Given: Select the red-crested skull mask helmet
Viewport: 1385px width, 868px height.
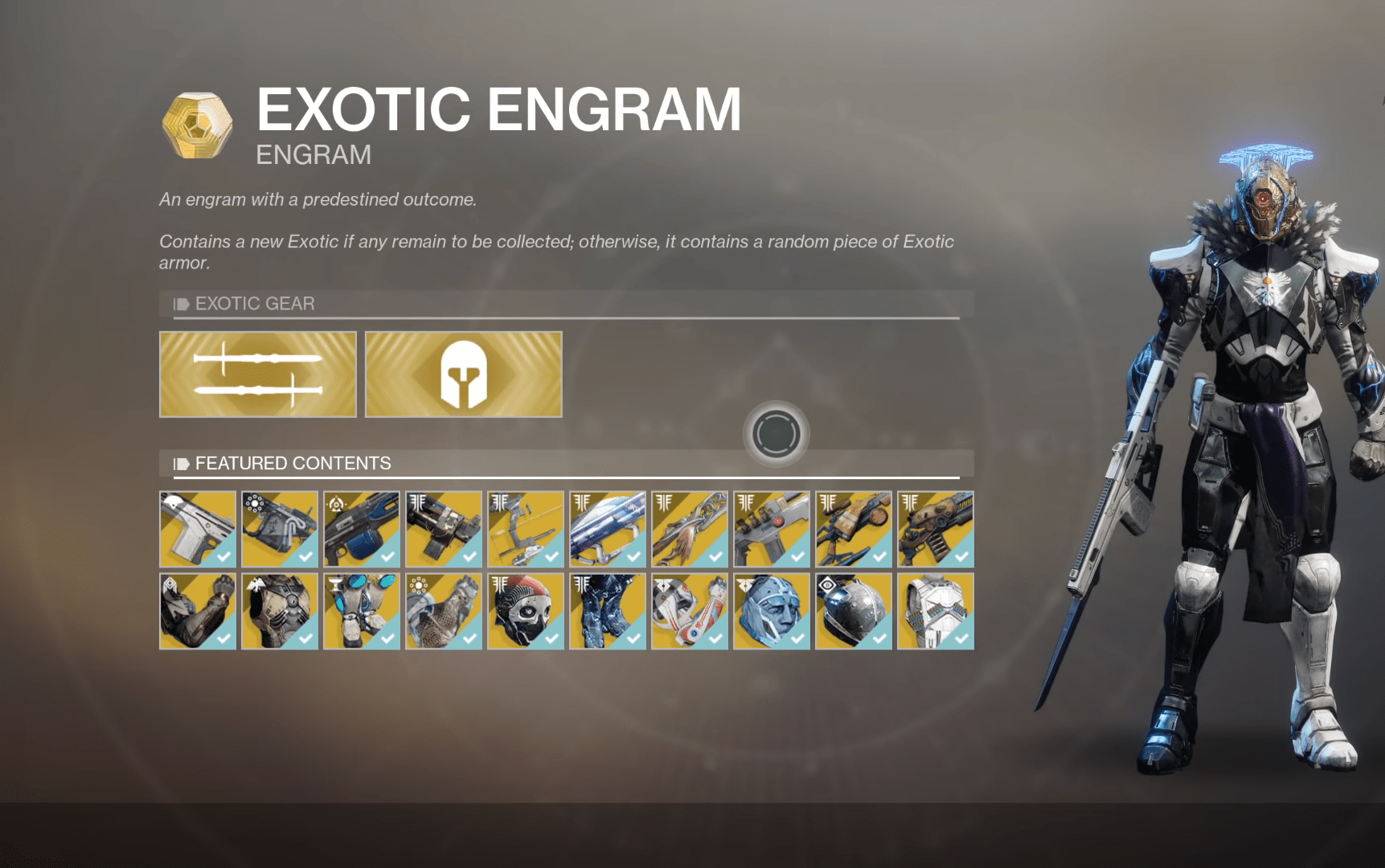Looking at the screenshot, I should [x=526, y=611].
